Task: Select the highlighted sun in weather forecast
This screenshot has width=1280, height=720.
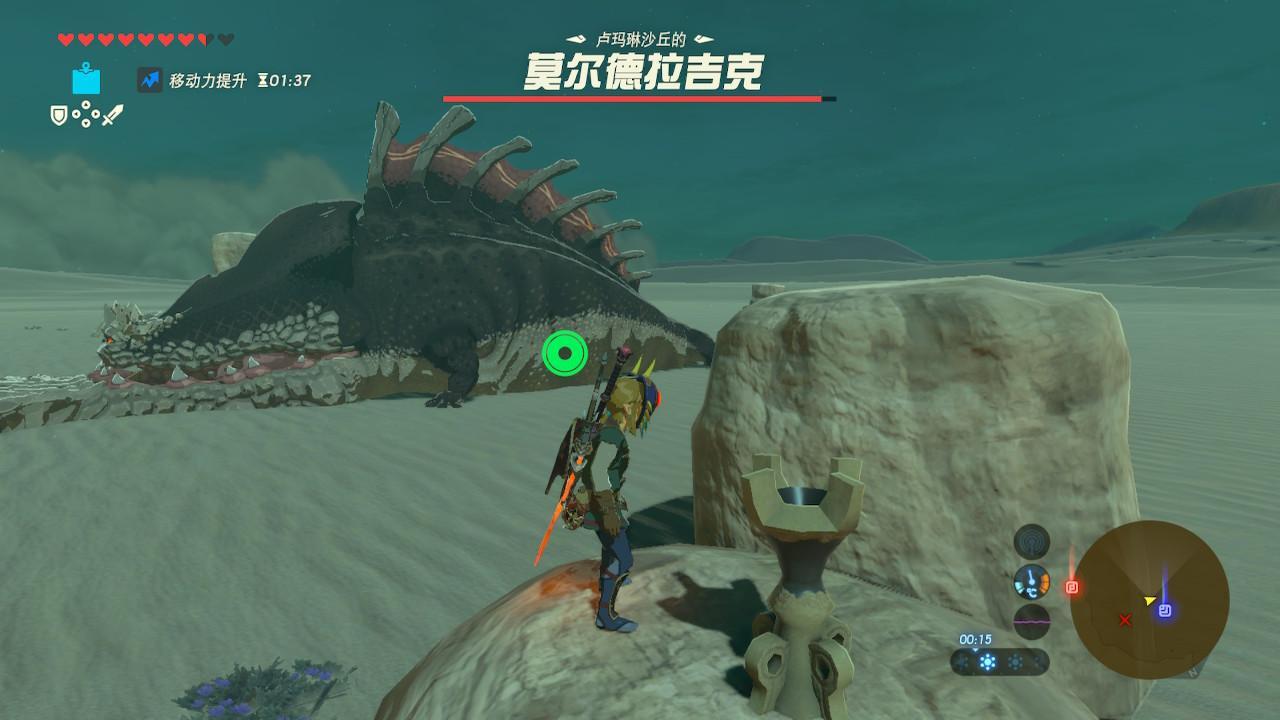Action: (x=988, y=662)
